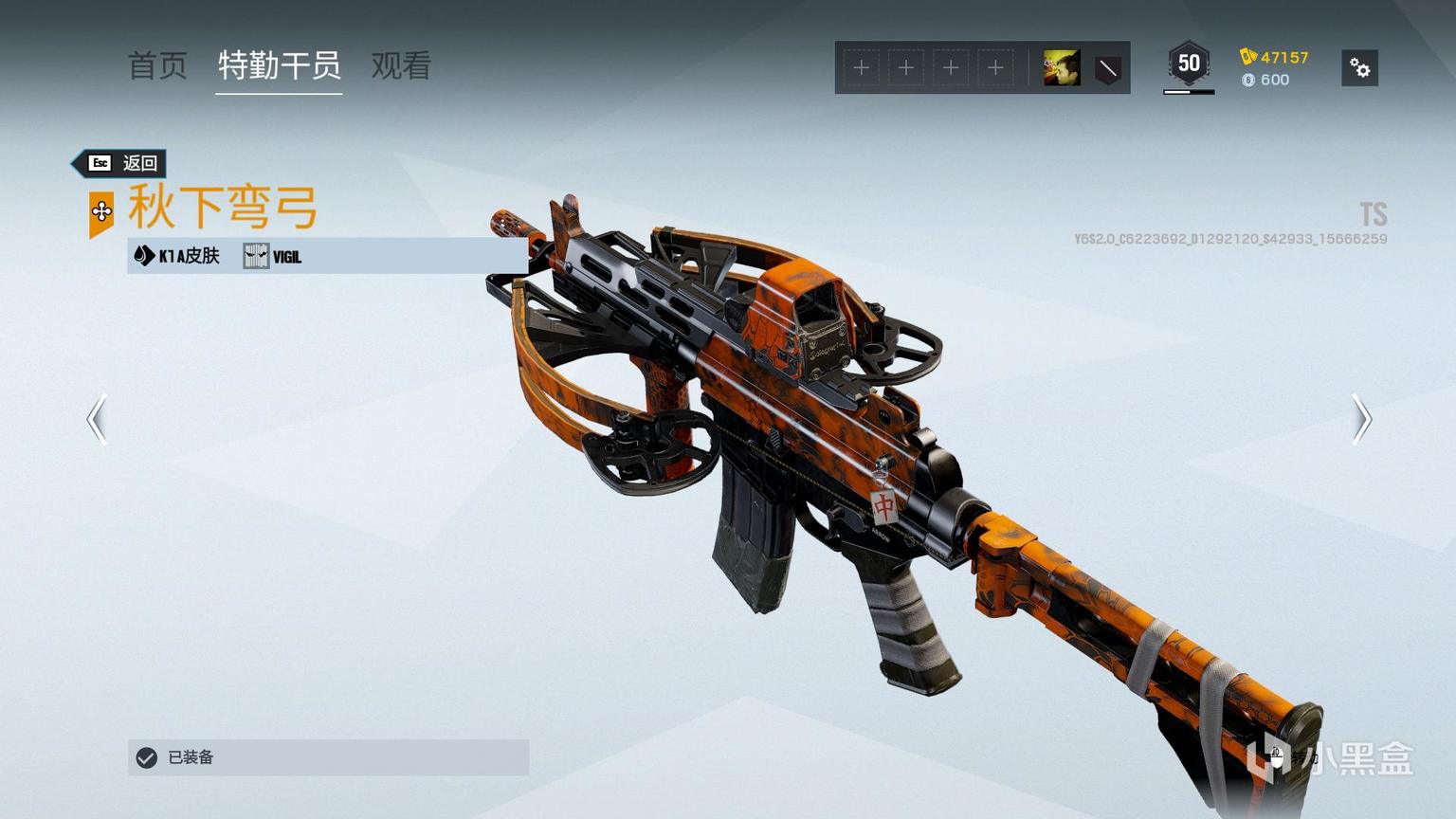Screen dimensions: 1456x819
Task: Show the previous weapon skin arrow
Action: coord(97,419)
